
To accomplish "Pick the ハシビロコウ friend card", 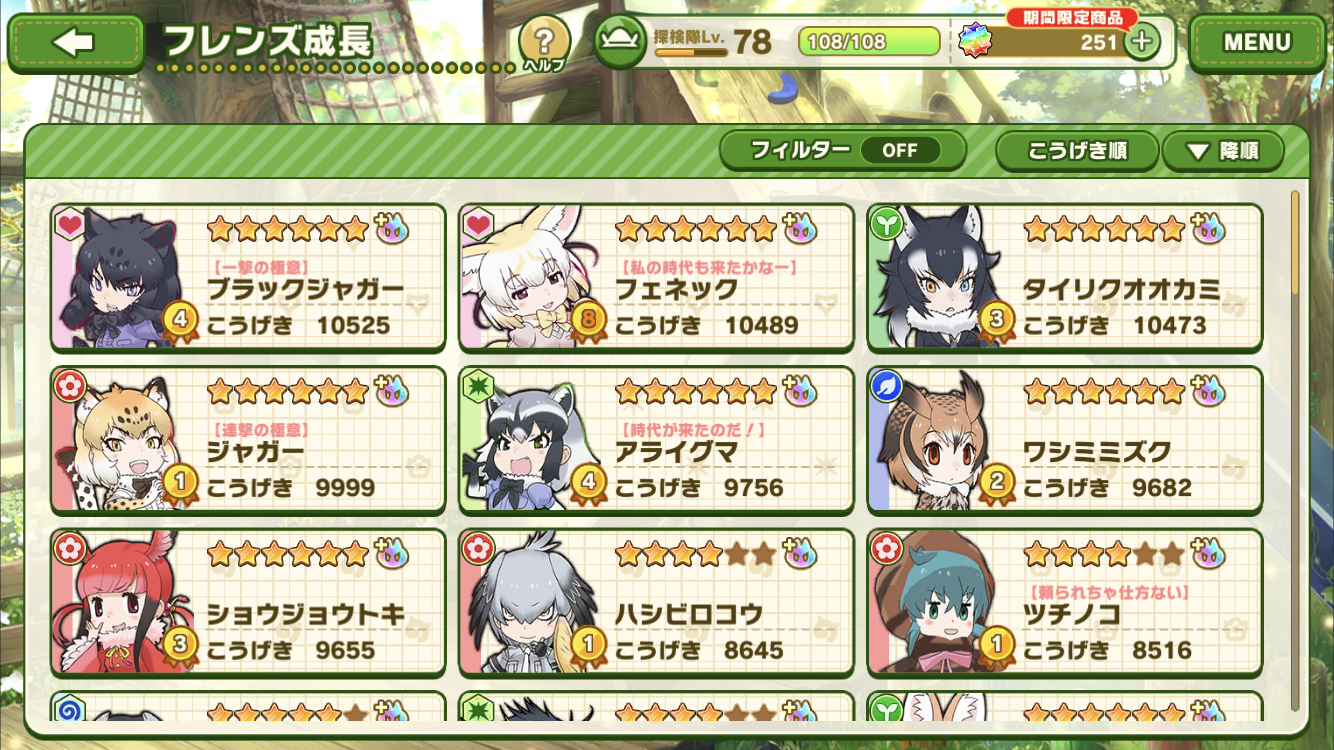I will [x=656, y=602].
